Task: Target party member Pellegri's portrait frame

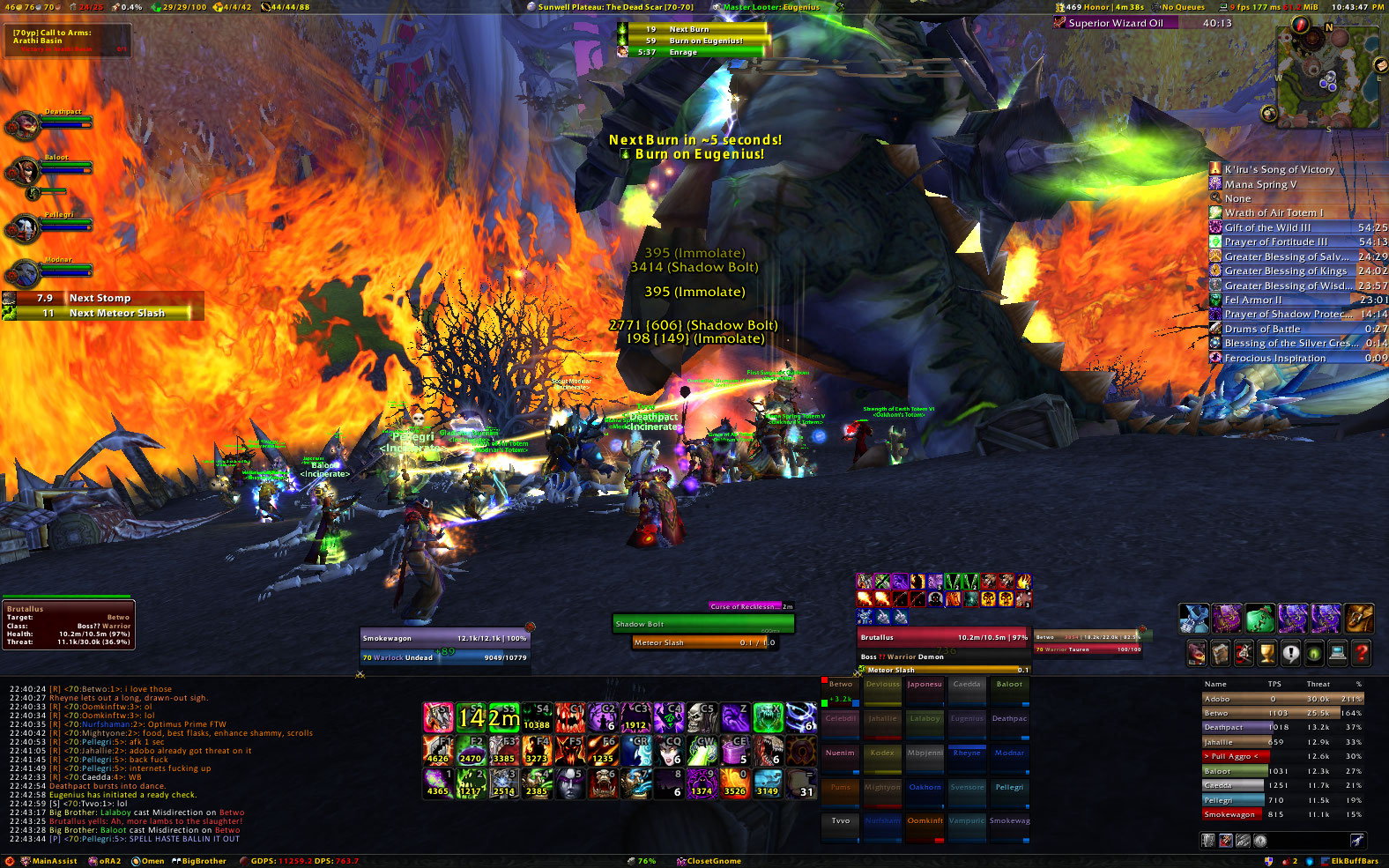Action: (21, 229)
